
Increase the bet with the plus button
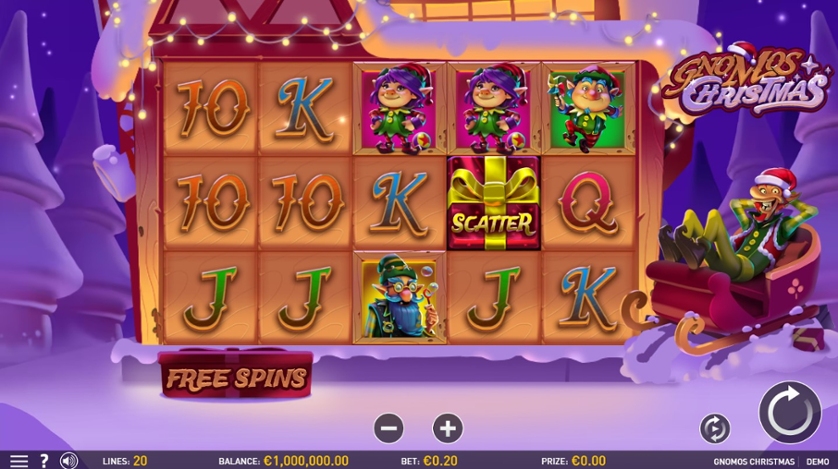pyautogui.click(x=447, y=428)
